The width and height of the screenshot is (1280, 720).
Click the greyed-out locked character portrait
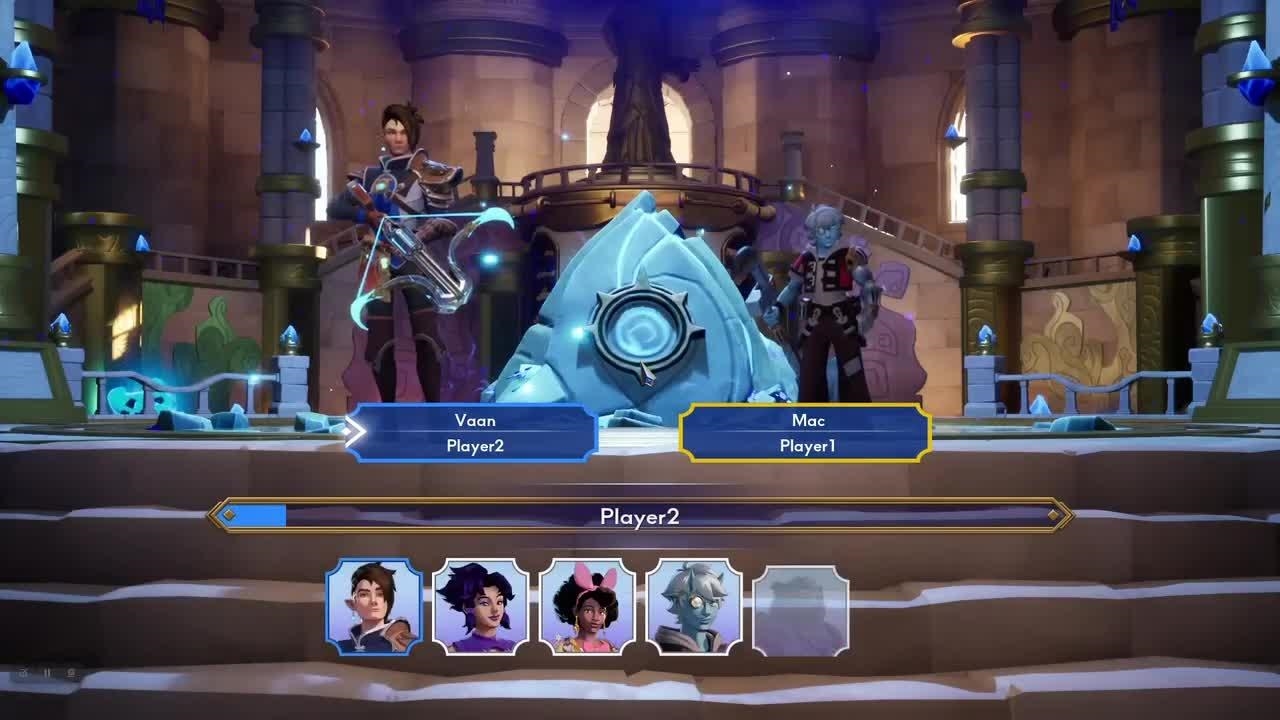800,610
